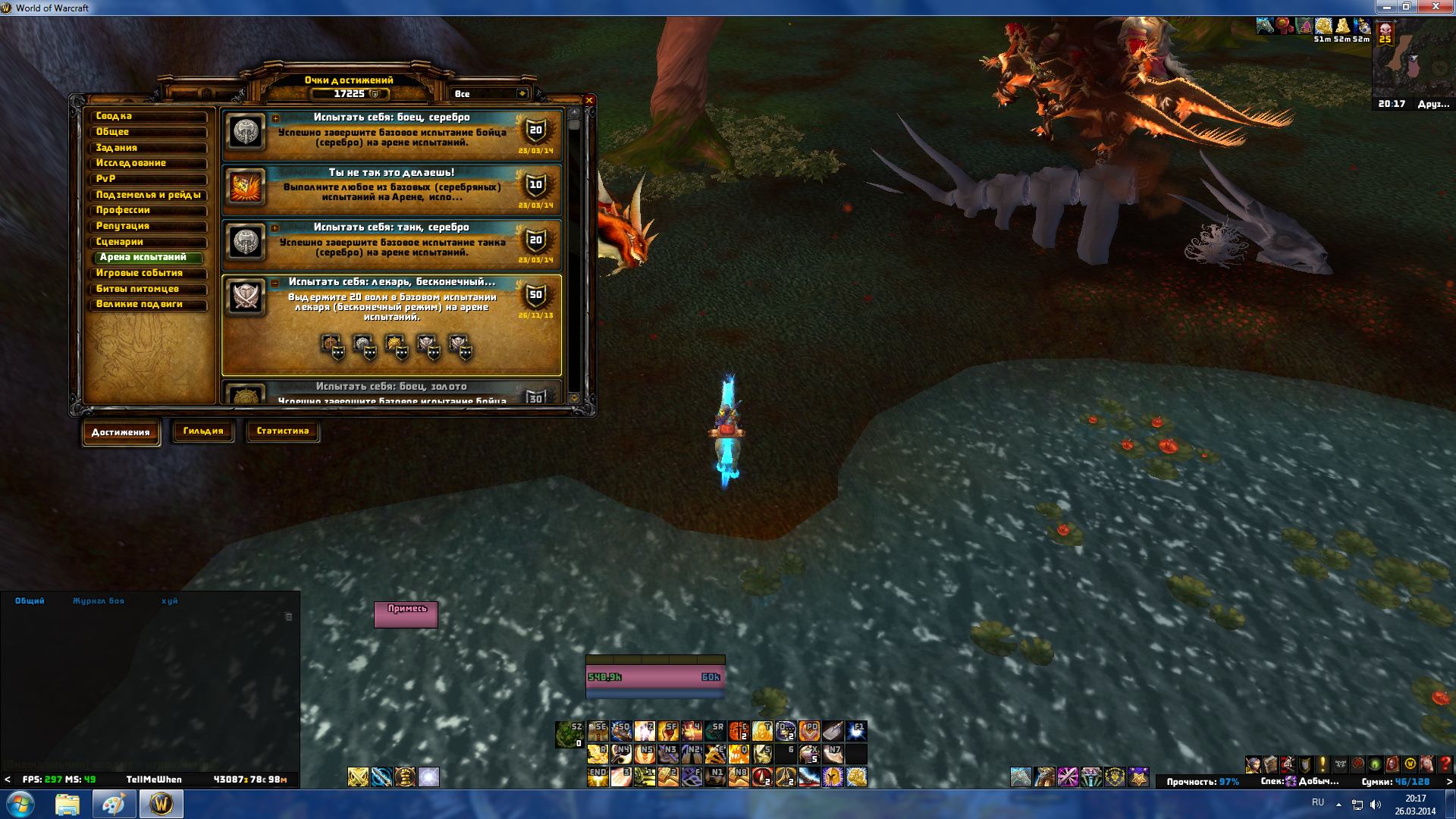Screen dimensions: 1456x819
Task: Open the Windows Start menu
Action: coord(20,804)
